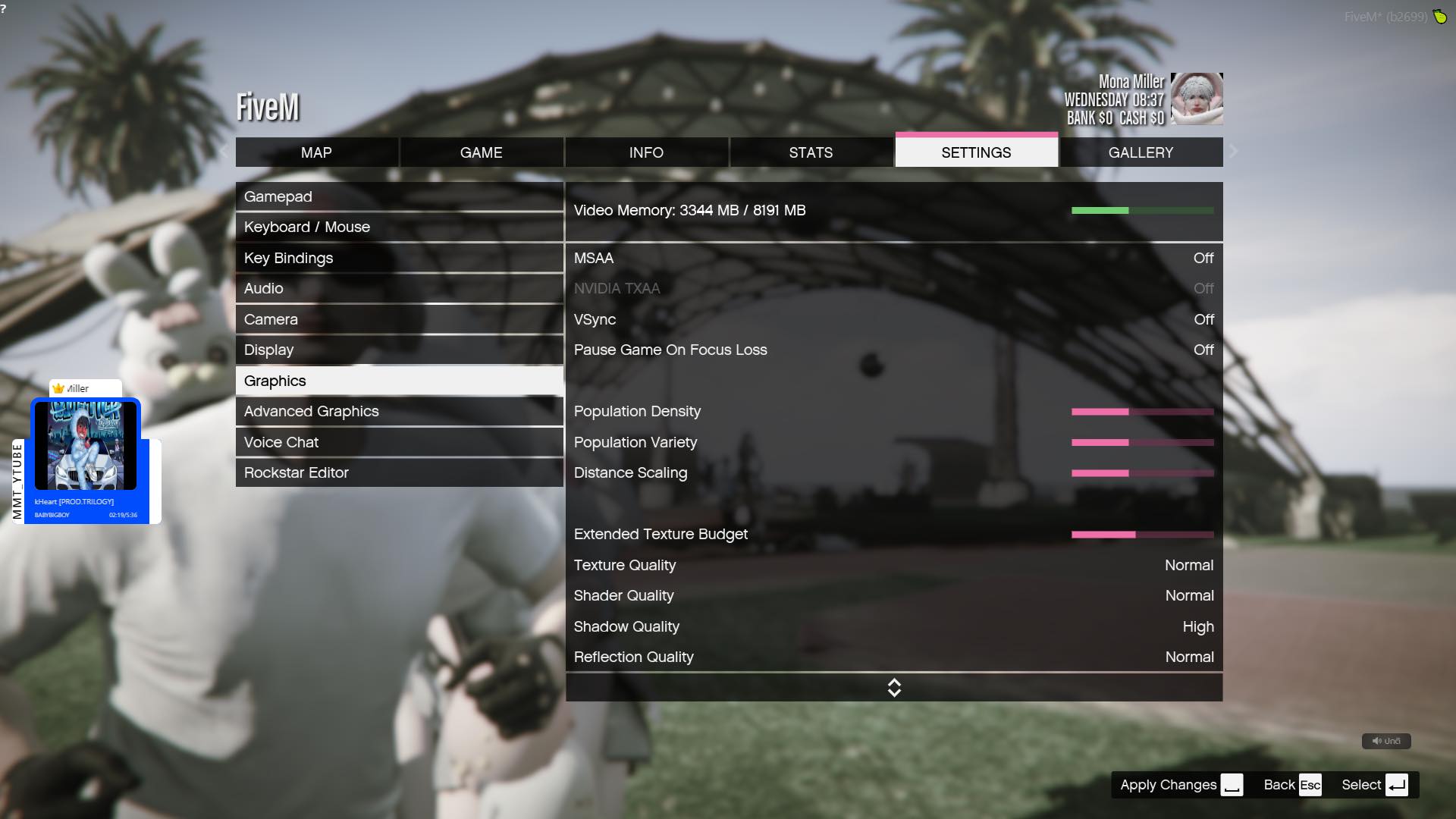Click the right chevron beside the GALLERY tab
The image size is (1456, 819).
[x=1233, y=152]
